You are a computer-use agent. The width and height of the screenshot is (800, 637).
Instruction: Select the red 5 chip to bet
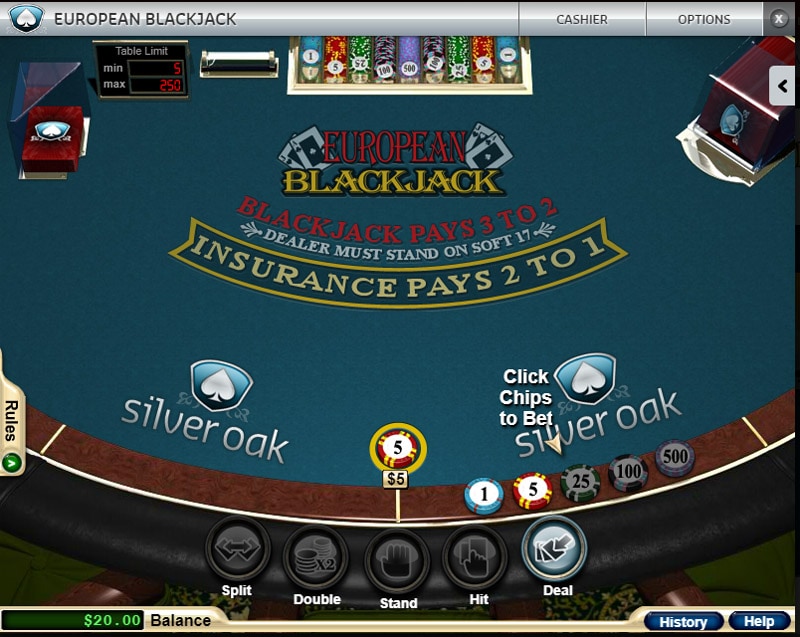pyautogui.click(x=532, y=490)
